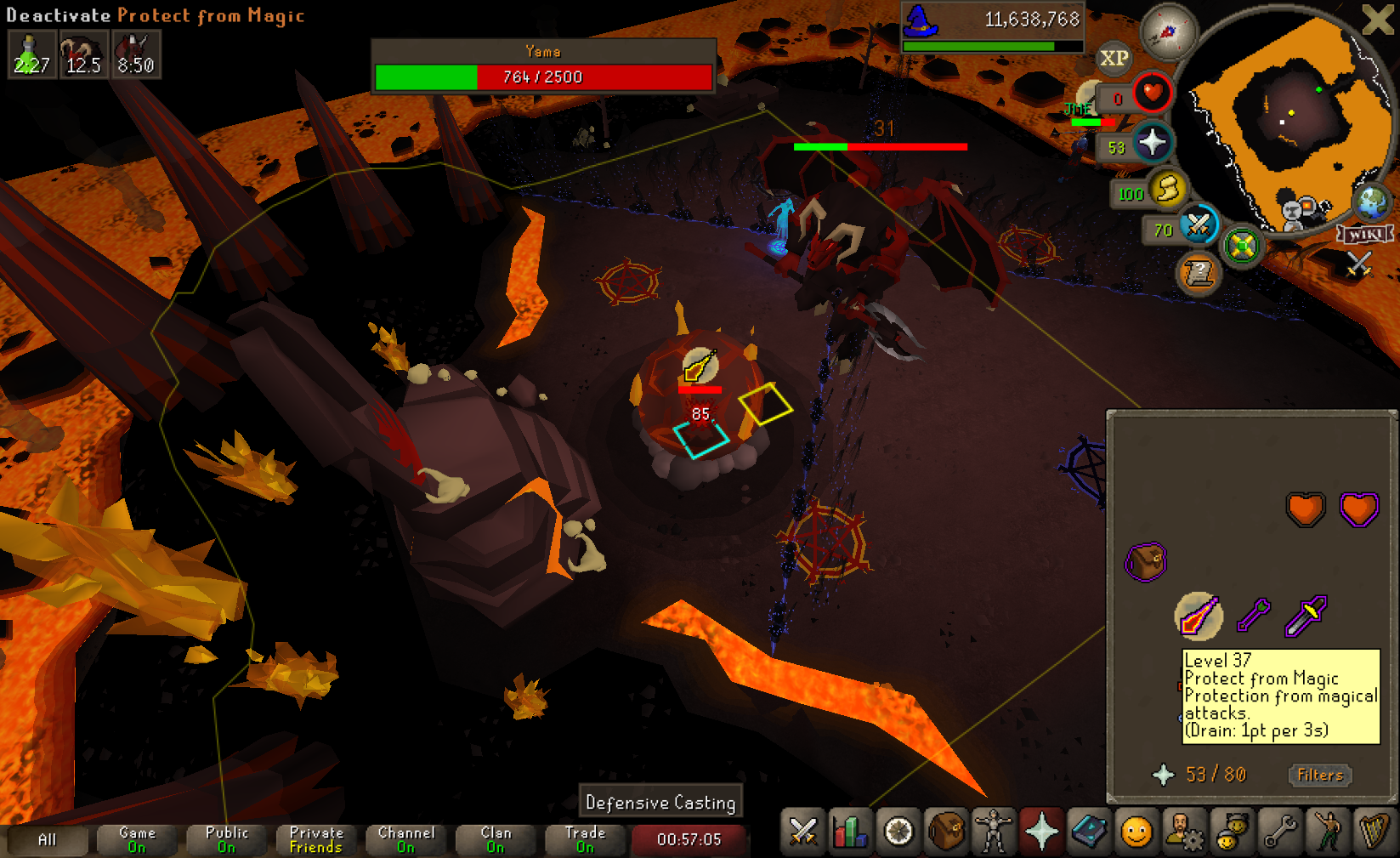Open the Combat Options crossed-swords tab
The image size is (1400, 858).
(x=802, y=831)
